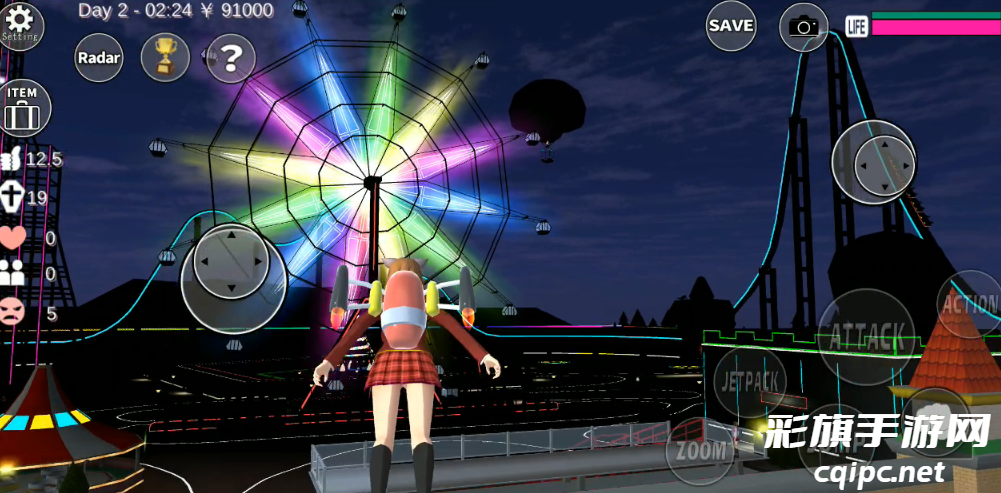Tap the movement joystick beside the character
Screen dimensions: 1001x493
pyautogui.click(x=230, y=262)
